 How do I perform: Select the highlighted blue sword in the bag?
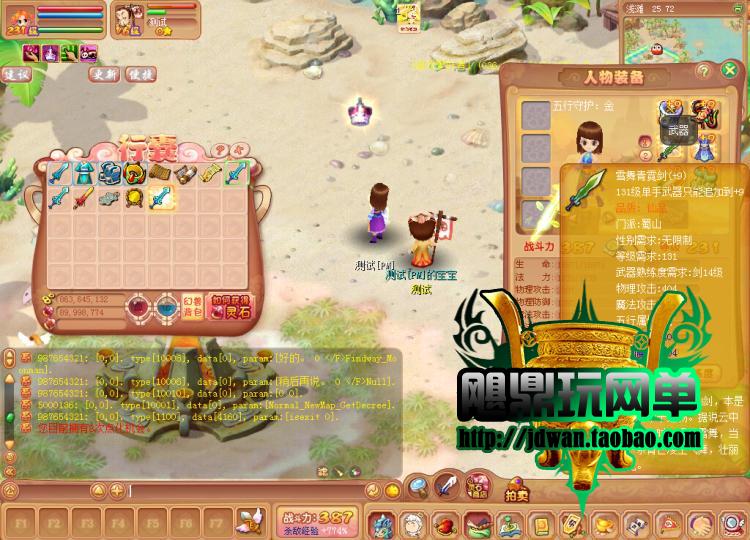pyautogui.click(x=159, y=197)
